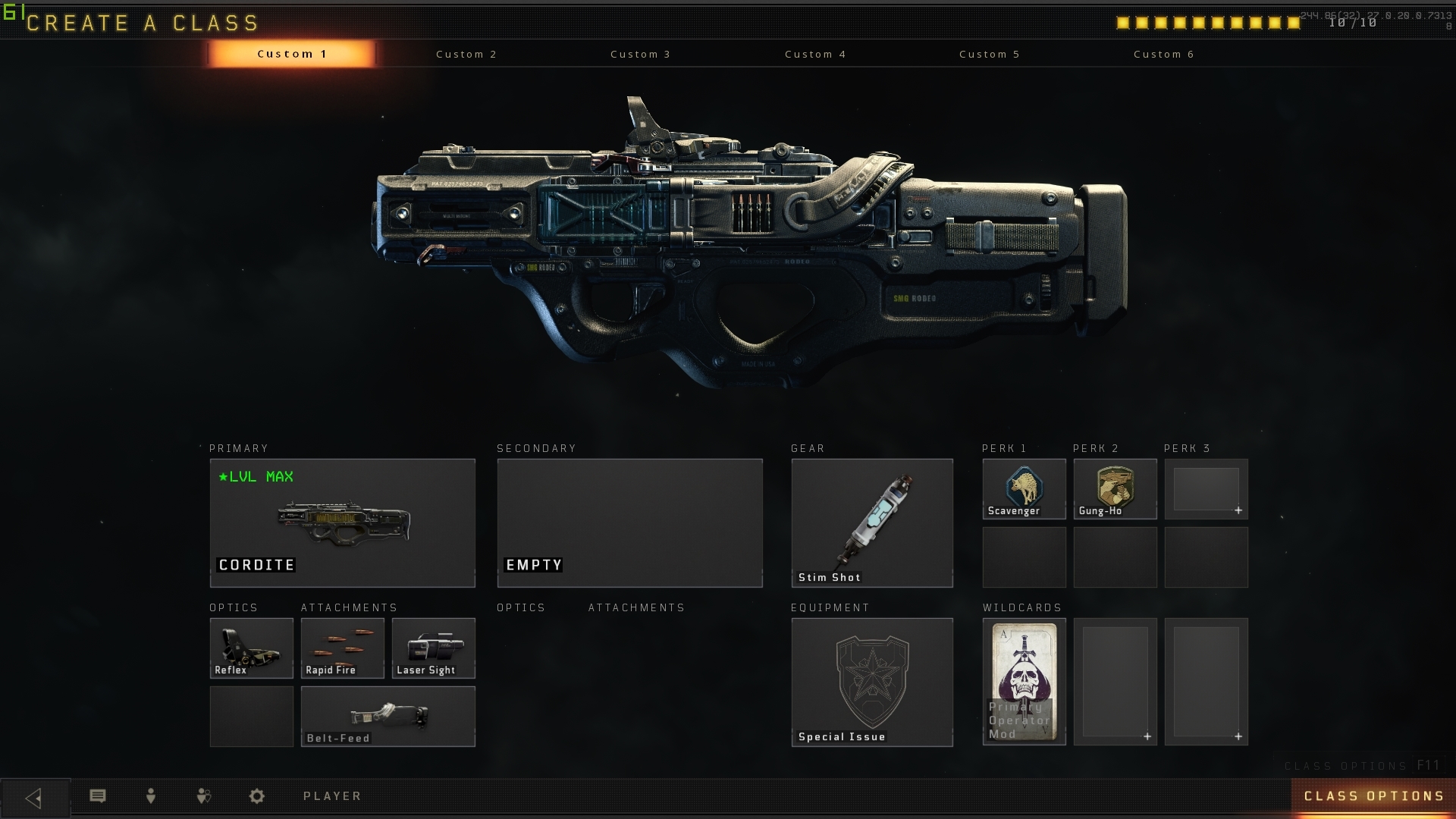Choose the Custom 5 class tab
The width and height of the screenshot is (1456, 819).
989,55
